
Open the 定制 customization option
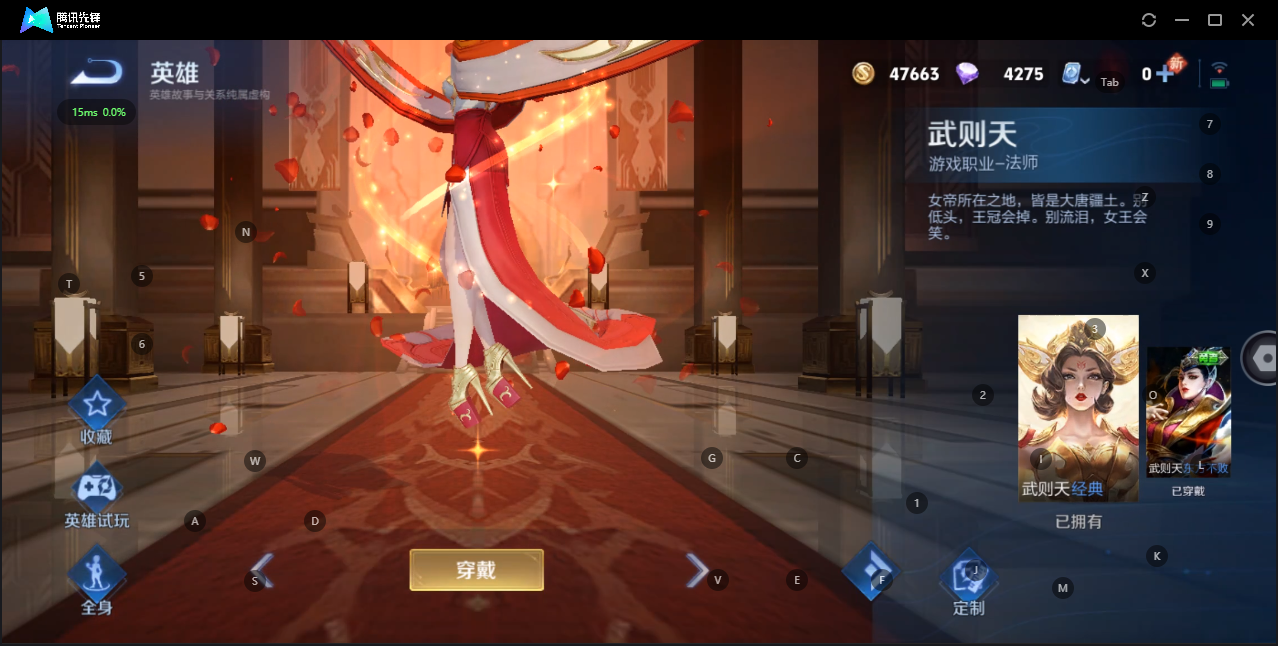coord(968,576)
